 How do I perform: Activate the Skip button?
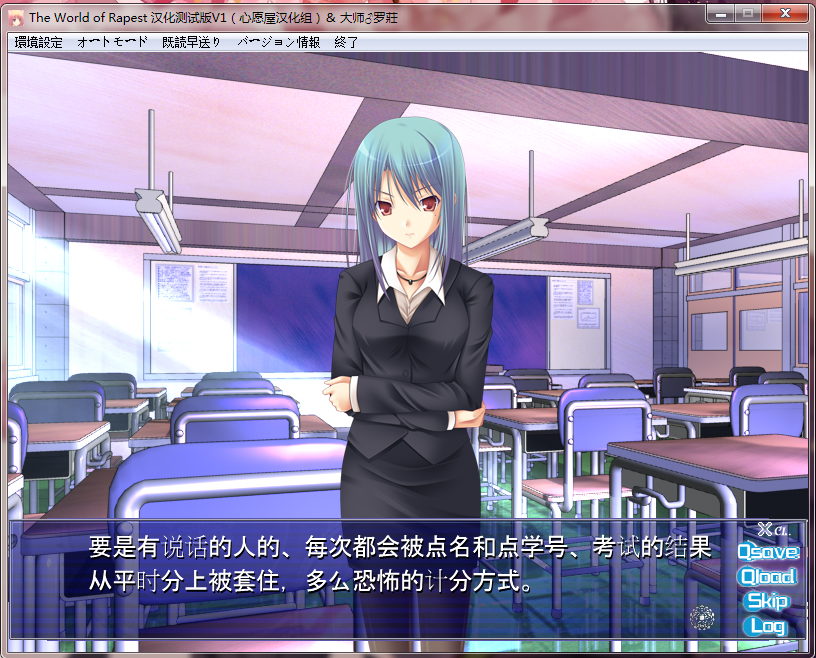767,601
